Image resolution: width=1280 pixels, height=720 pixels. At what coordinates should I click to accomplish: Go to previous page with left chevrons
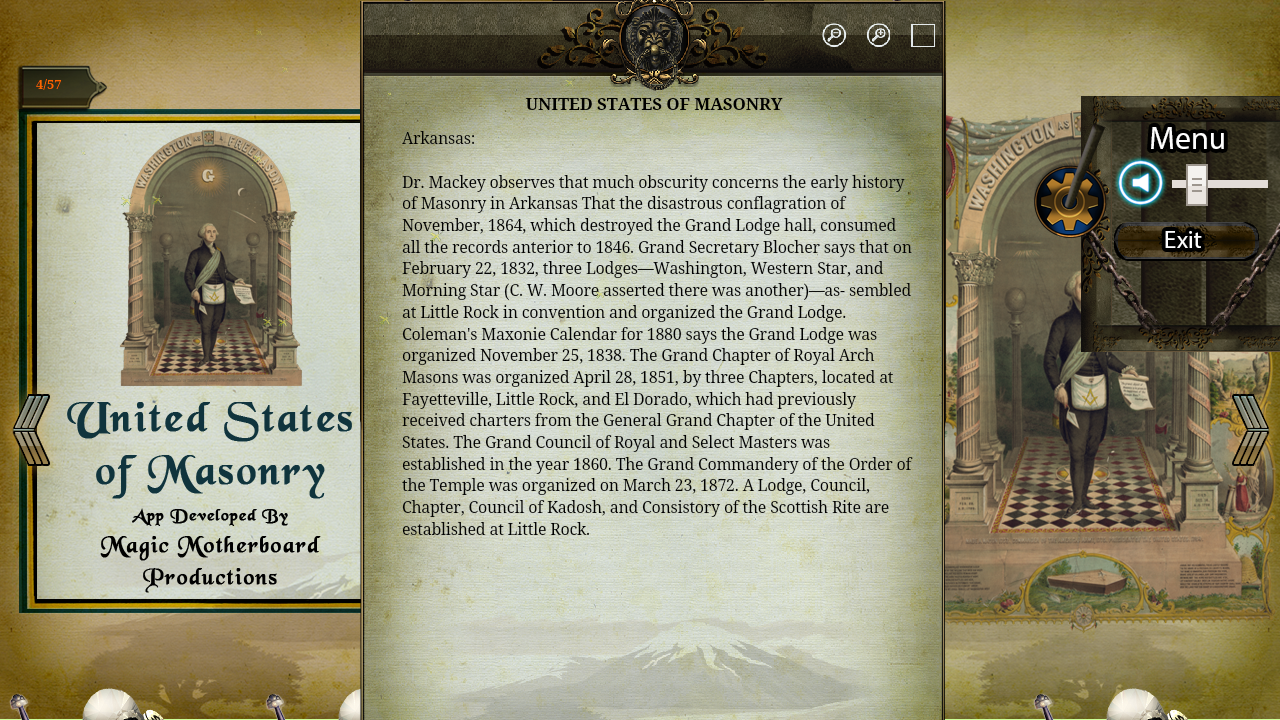31,429
